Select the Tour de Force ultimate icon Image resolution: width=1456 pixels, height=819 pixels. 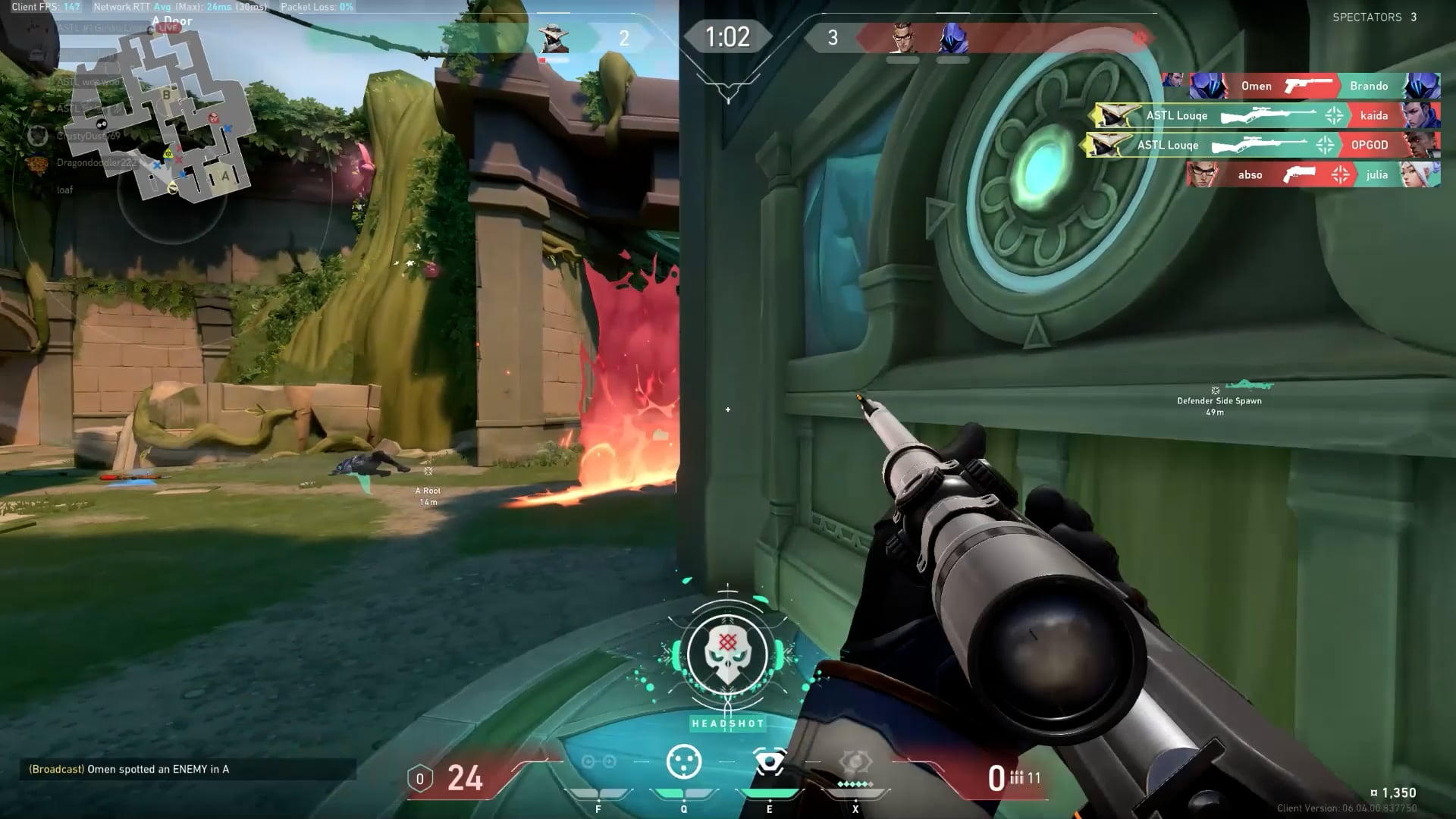855,762
